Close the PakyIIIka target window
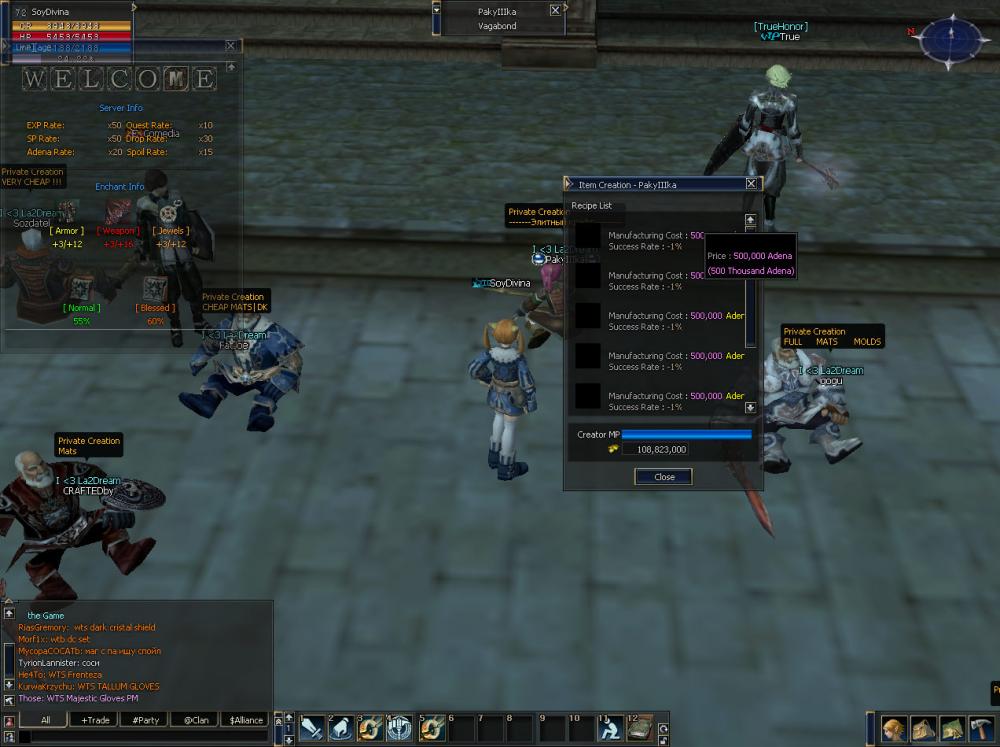Viewport: 1000px width, 747px height. point(556,10)
